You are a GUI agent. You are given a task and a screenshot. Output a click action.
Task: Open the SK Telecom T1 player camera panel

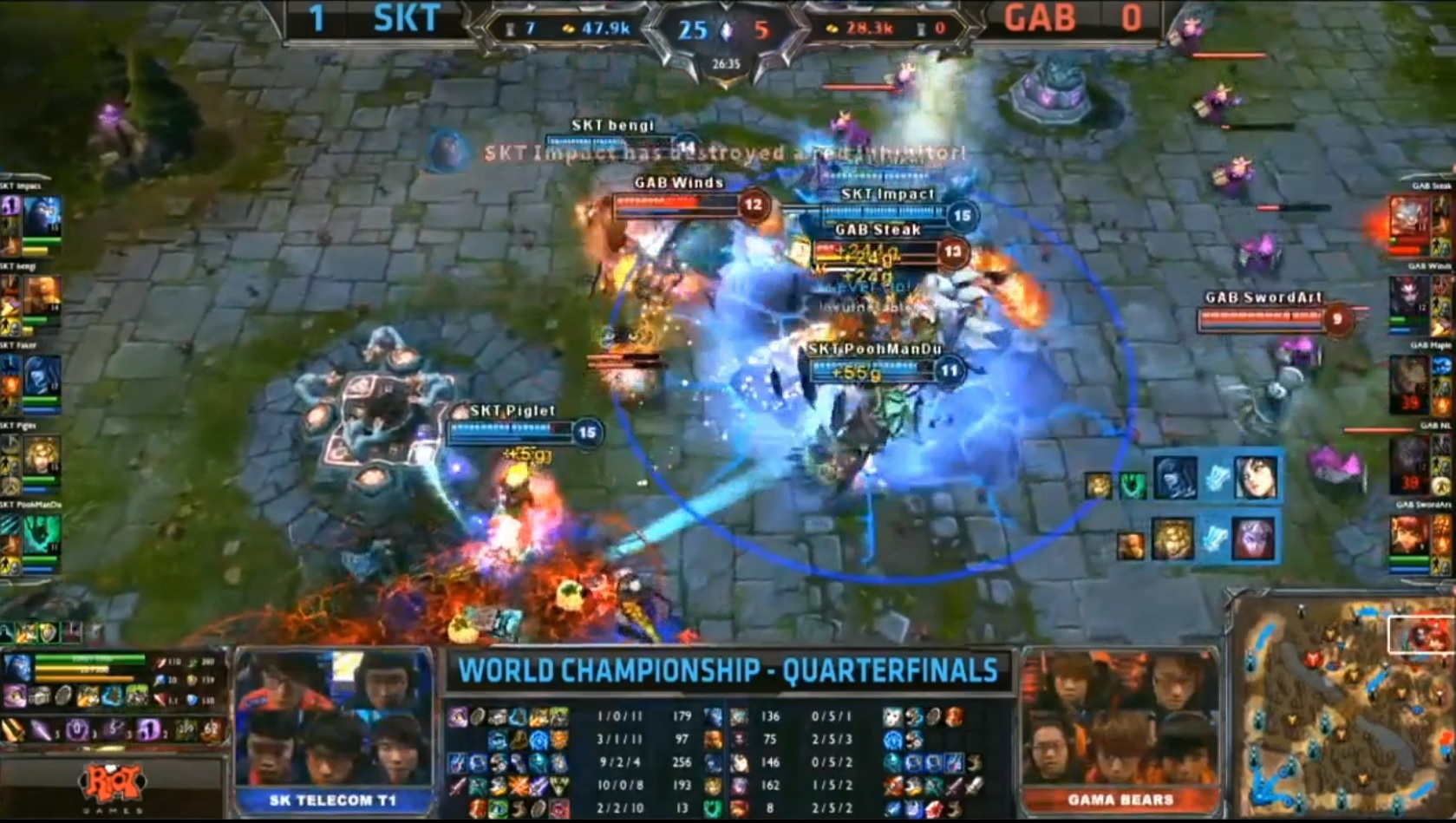click(x=333, y=728)
